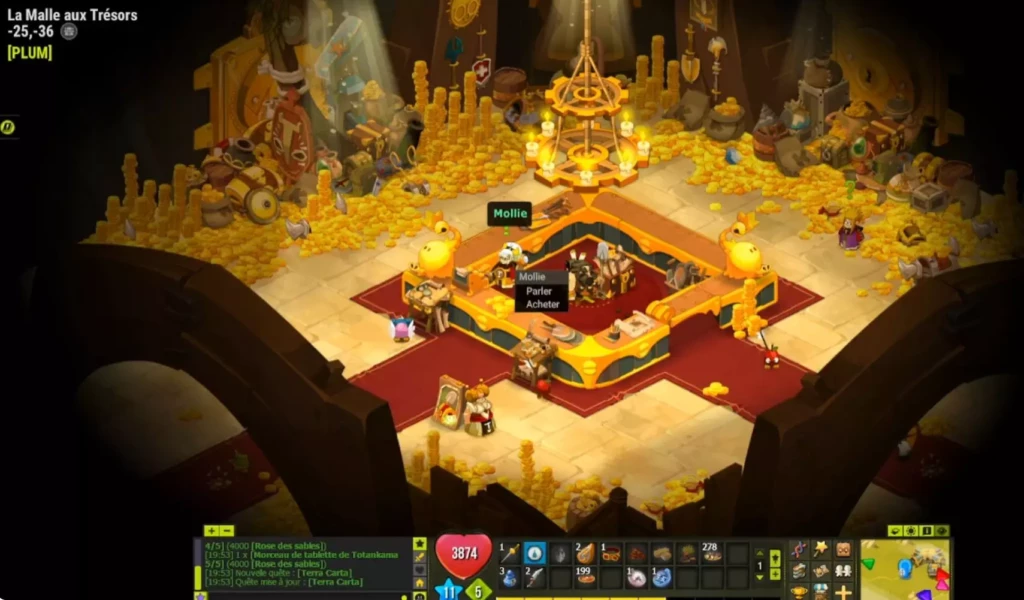Open the gold trophy achievements icon
Screen dimensions: 1024x600
tap(799, 591)
